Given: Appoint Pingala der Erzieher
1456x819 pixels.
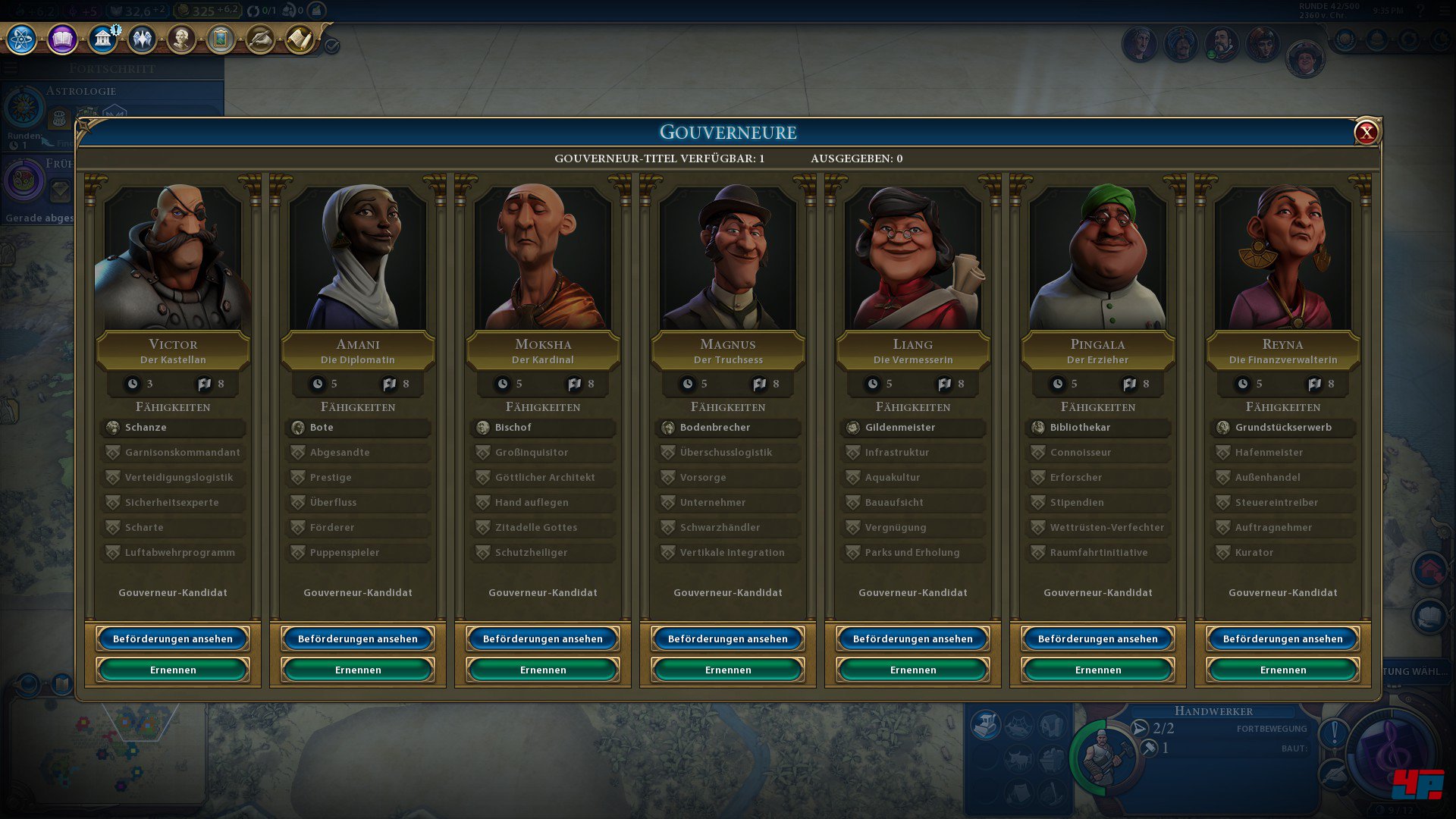Looking at the screenshot, I should click(1098, 670).
